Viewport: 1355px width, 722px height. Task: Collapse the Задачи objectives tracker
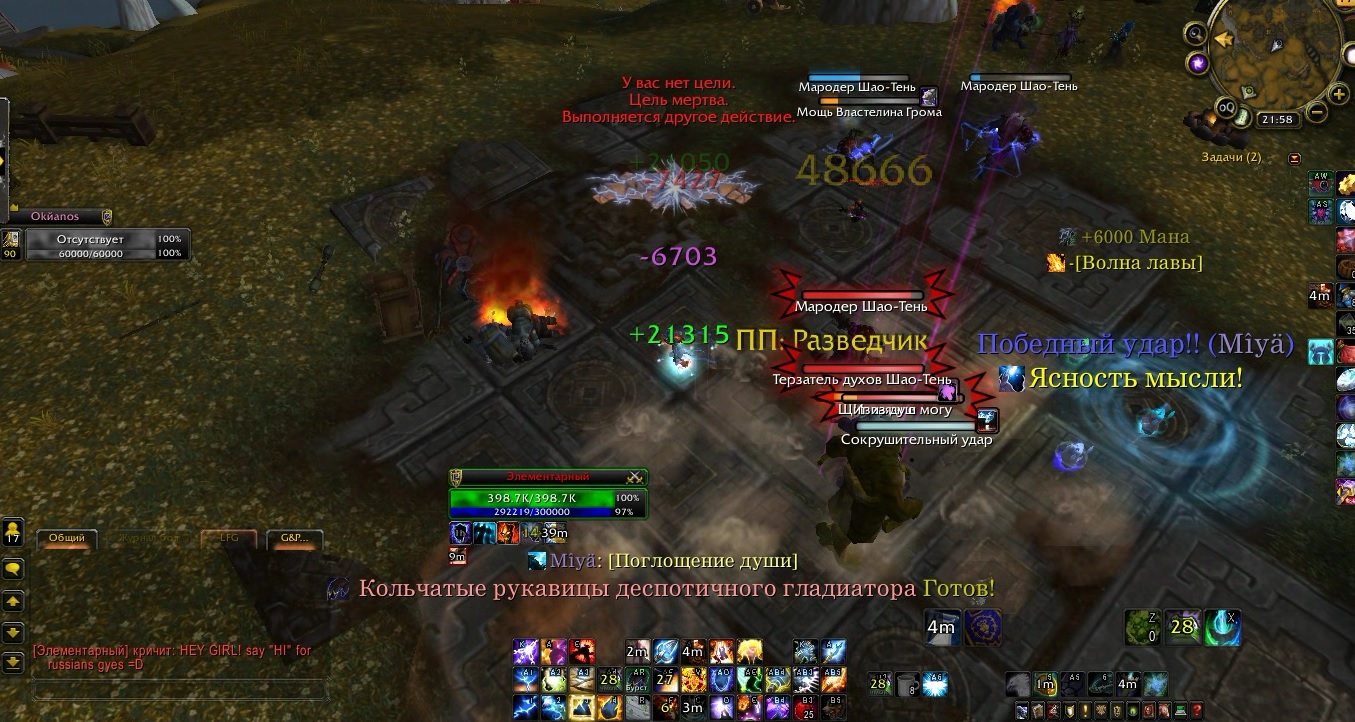coord(1295,157)
